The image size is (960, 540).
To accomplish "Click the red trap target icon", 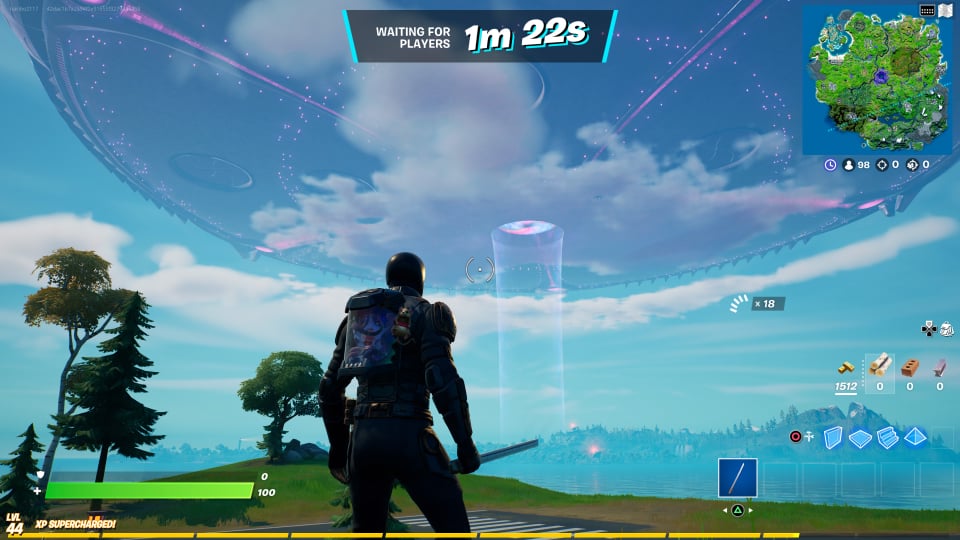I will point(796,437).
